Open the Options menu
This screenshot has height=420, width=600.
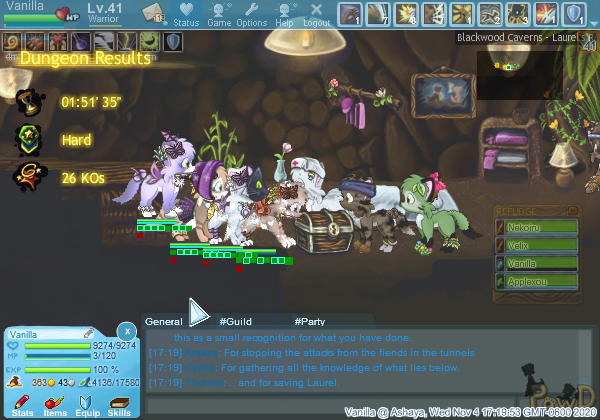[251, 14]
